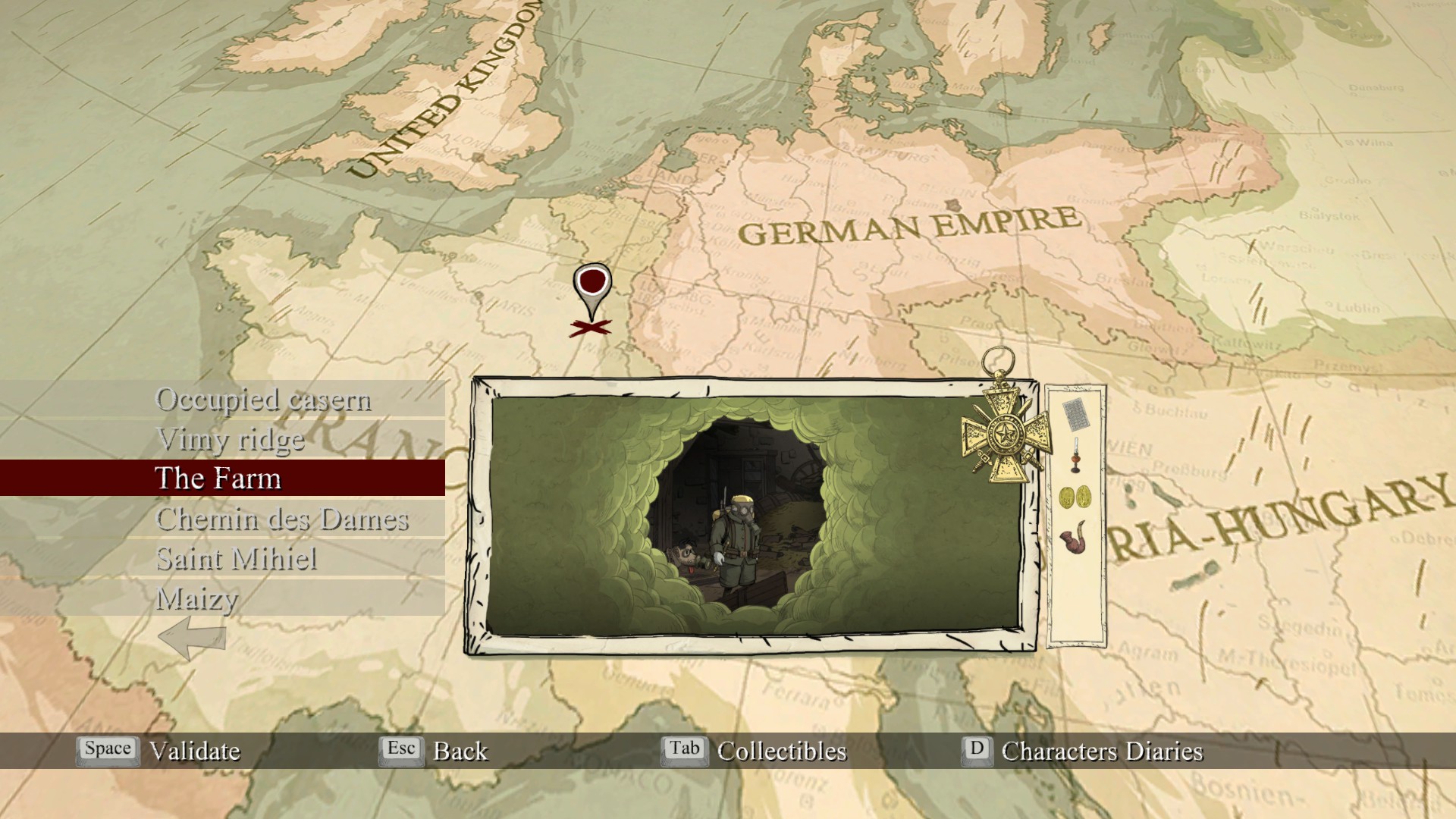Click the left arrow below the list

pyautogui.click(x=193, y=637)
